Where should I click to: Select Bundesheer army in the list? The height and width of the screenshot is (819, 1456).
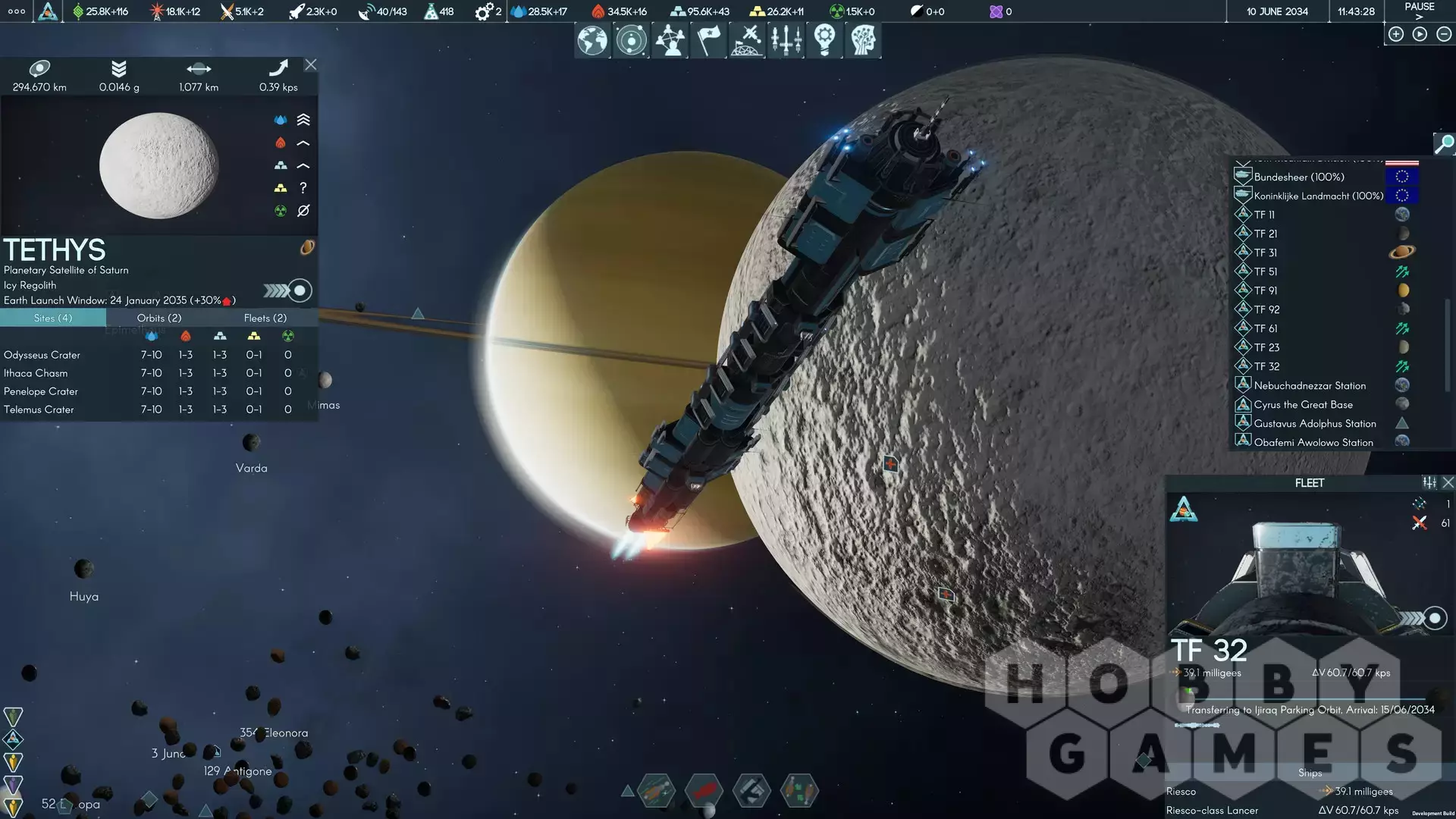[1298, 177]
